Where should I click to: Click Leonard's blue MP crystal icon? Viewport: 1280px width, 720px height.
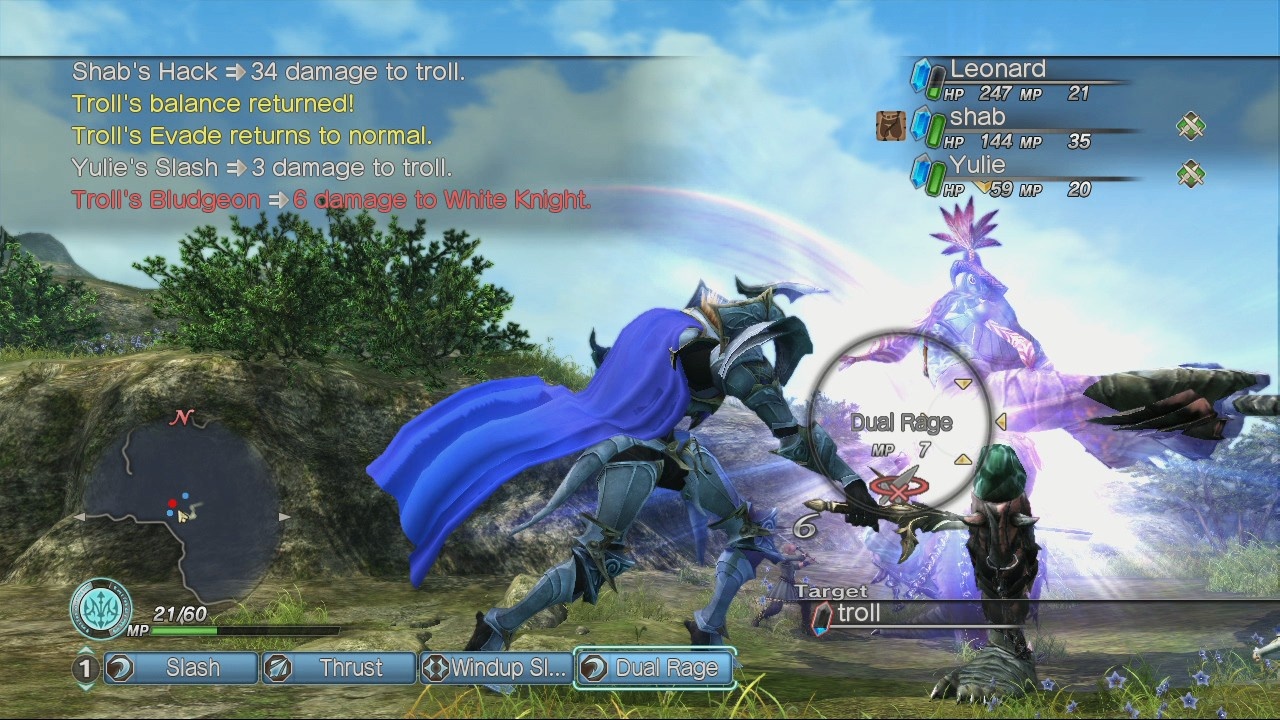tap(922, 74)
